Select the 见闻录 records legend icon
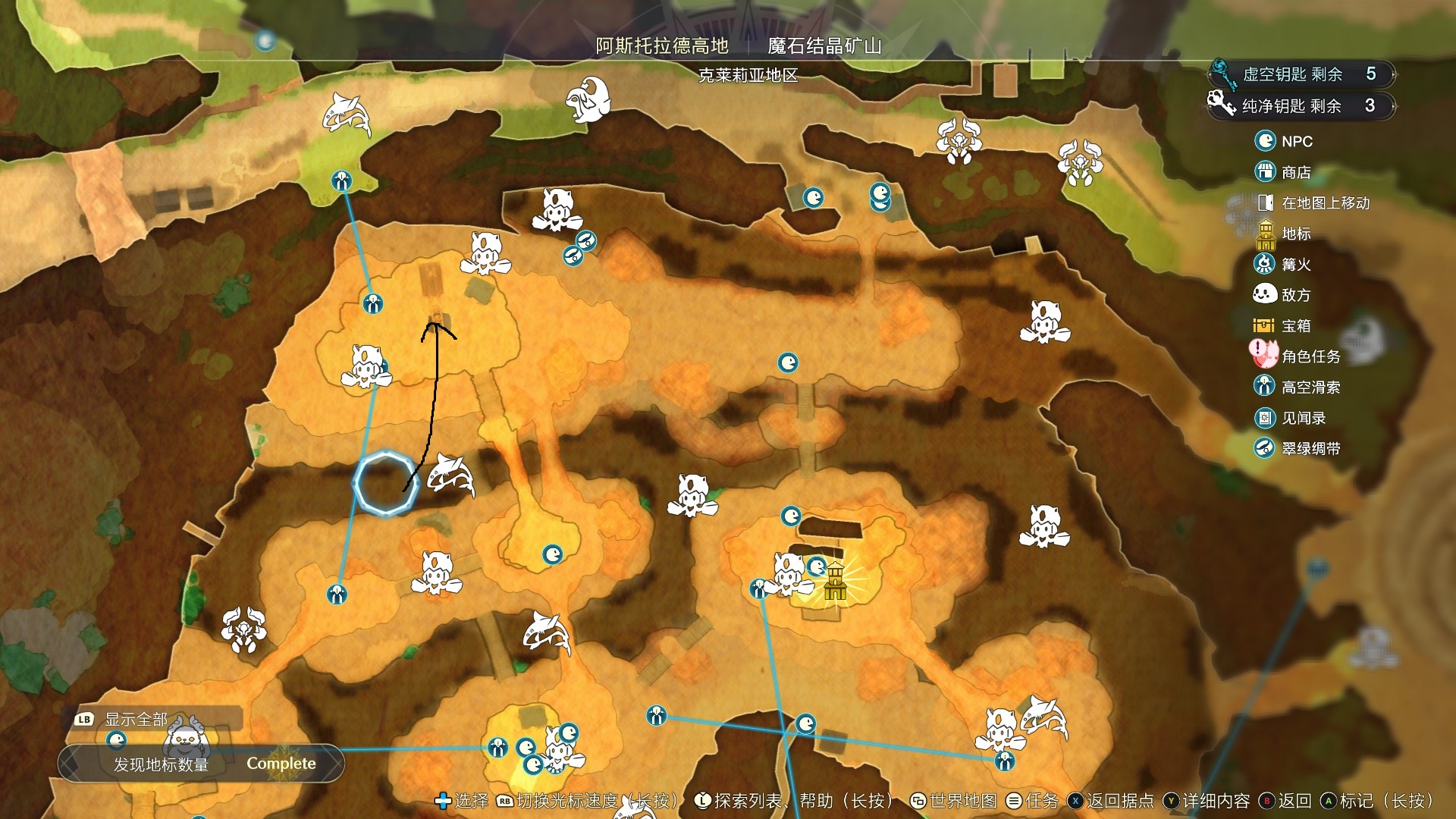This screenshot has height=819, width=1456. pos(1263,418)
